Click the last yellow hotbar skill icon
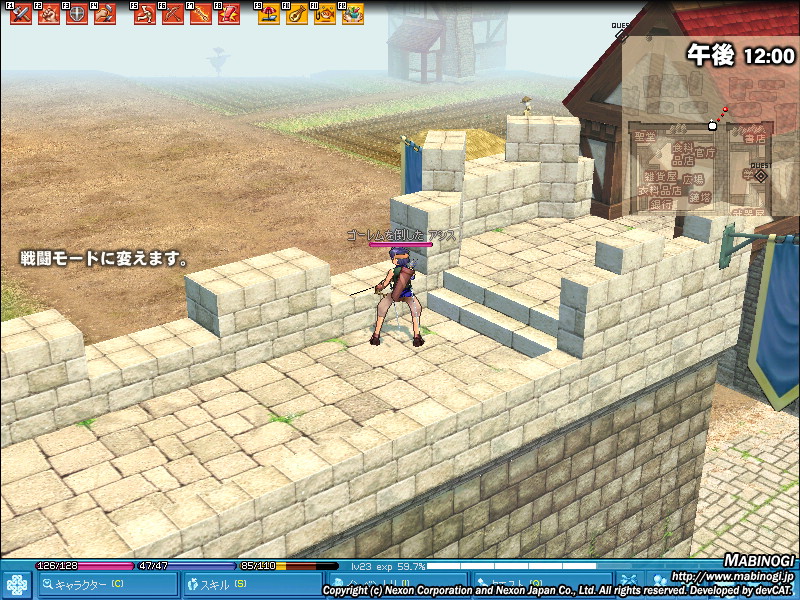Screen dimensions: 800x600 352,14
